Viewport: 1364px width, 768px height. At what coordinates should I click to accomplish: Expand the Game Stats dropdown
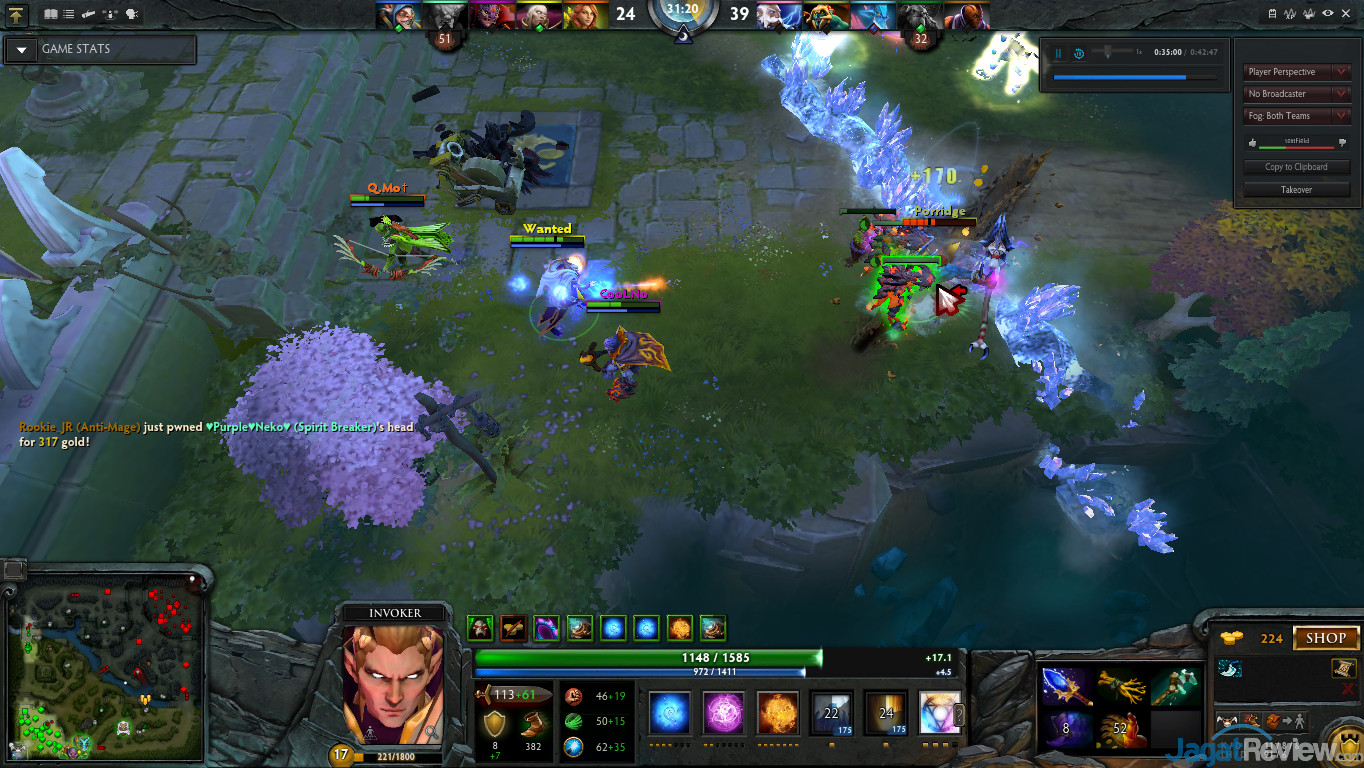21,49
